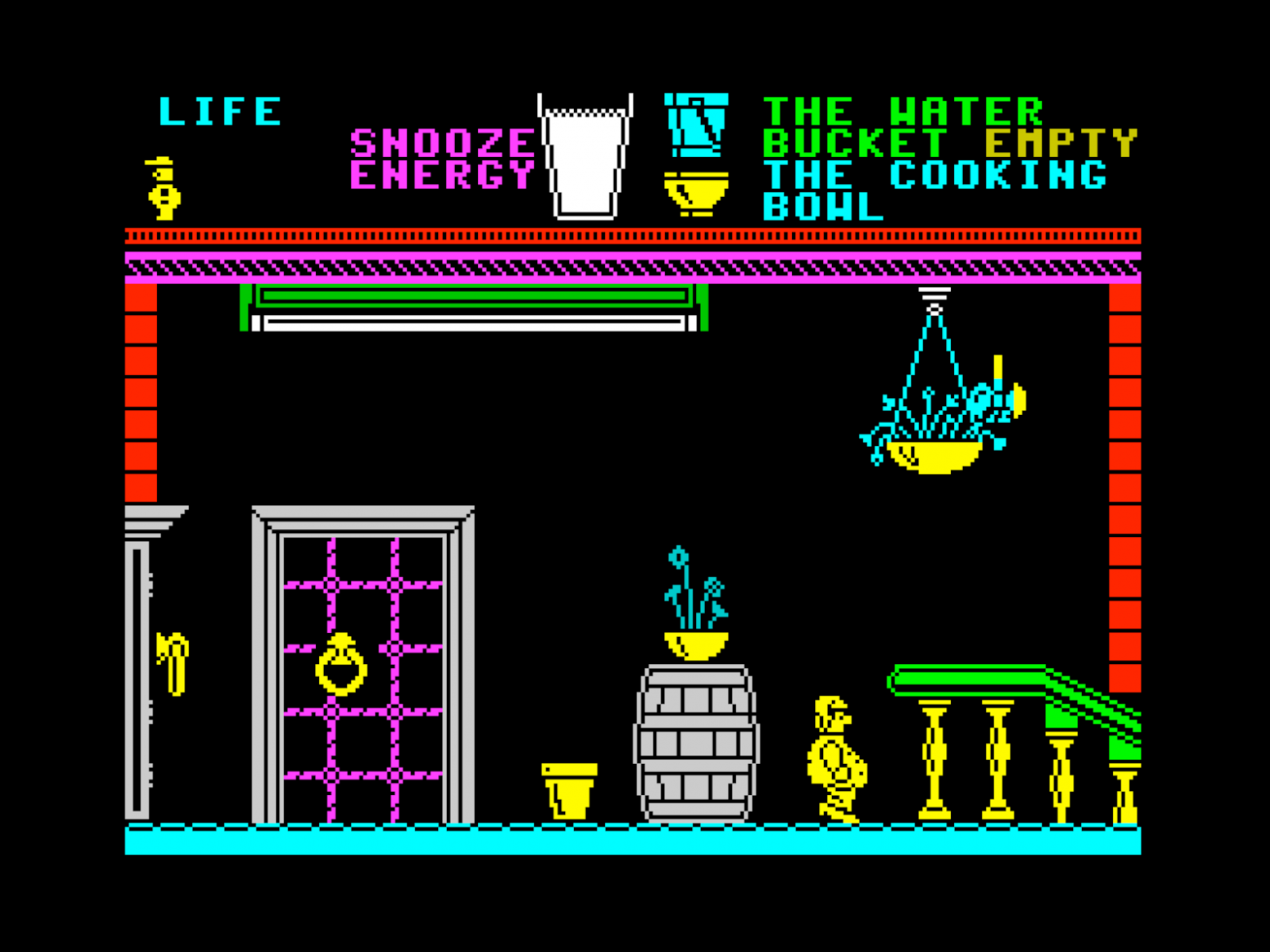This screenshot has width=1270, height=952.
Task: Click 'The Water Bucket Empty' item label
Action: [x=948, y=128]
